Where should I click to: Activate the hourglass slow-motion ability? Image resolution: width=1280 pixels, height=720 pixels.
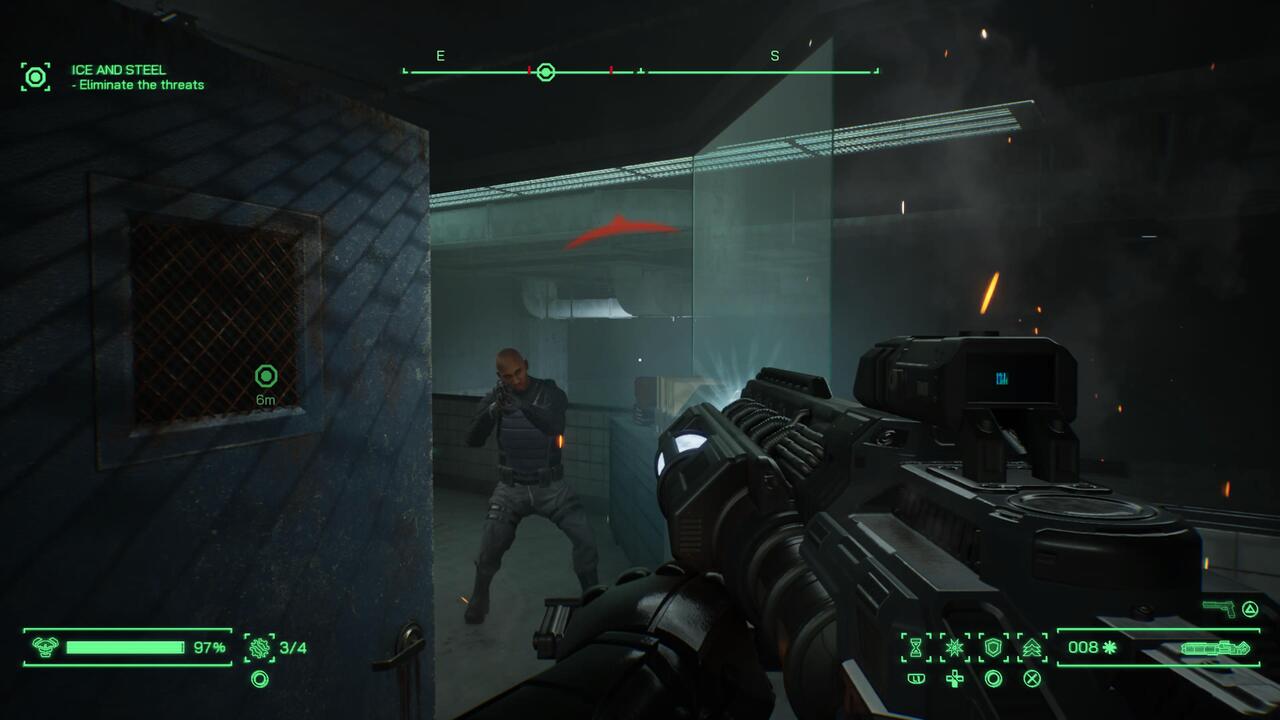click(x=915, y=648)
